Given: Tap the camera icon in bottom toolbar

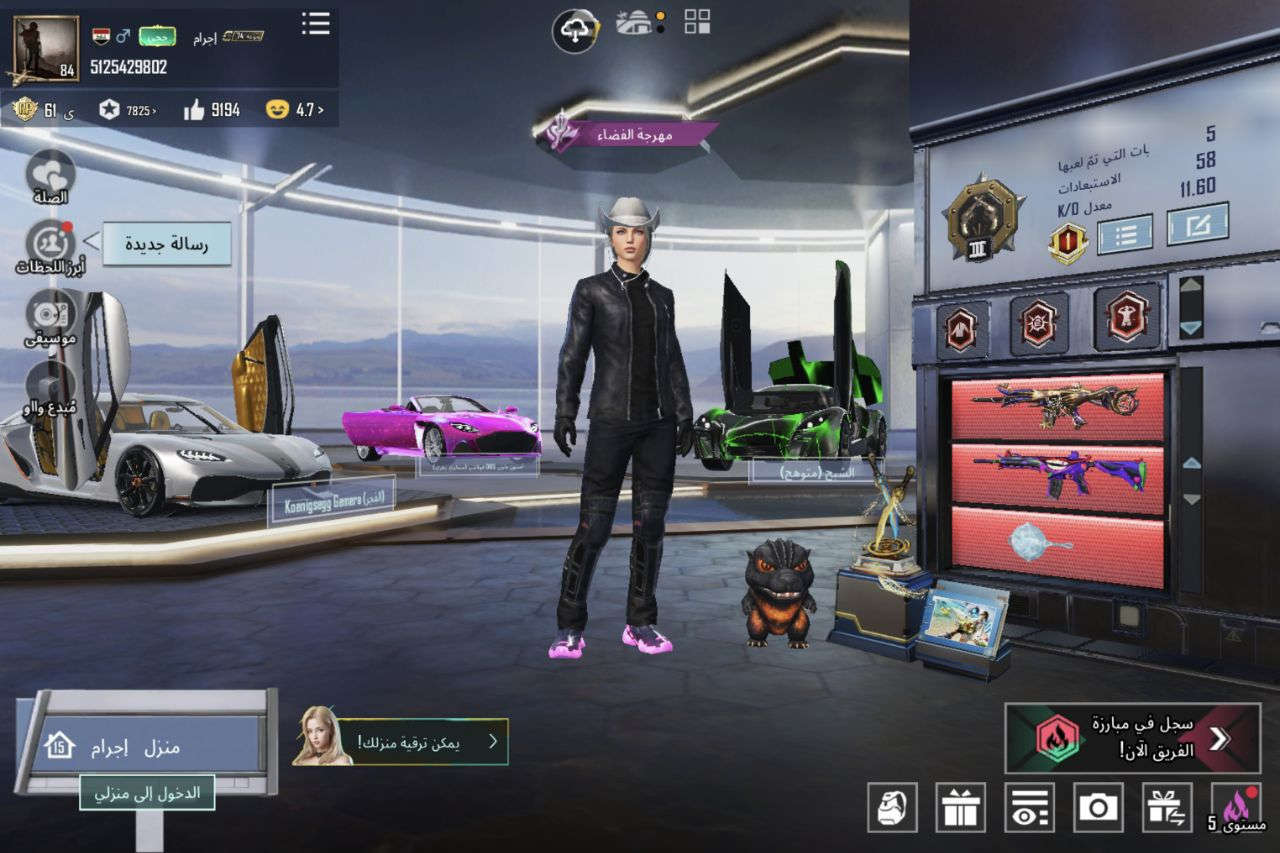Looking at the screenshot, I should coord(1098,807).
